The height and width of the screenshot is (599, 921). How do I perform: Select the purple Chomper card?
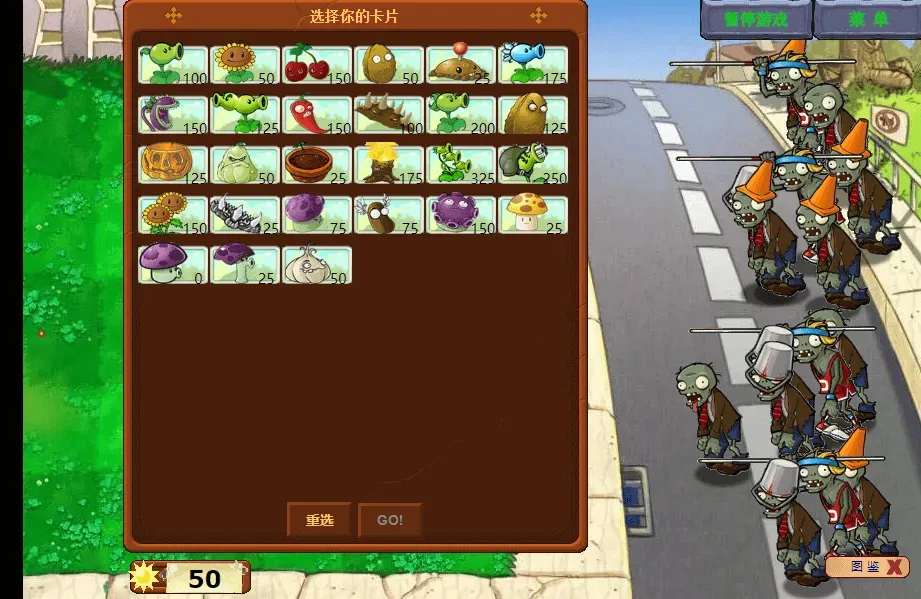pyautogui.click(x=173, y=115)
